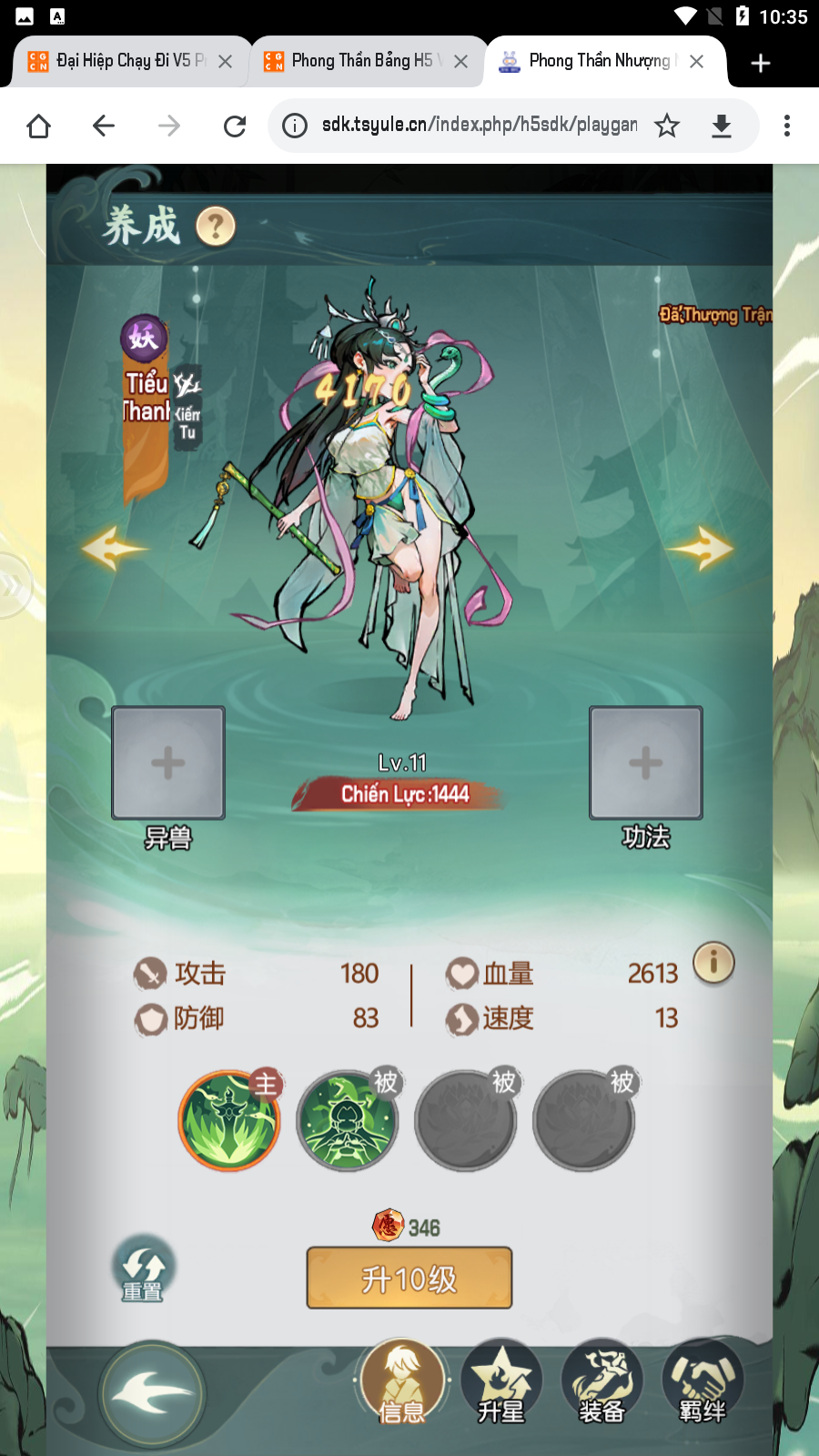The width and height of the screenshot is (819, 1456).
Task: Reset the hero with 重置
Action: coord(143,1269)
